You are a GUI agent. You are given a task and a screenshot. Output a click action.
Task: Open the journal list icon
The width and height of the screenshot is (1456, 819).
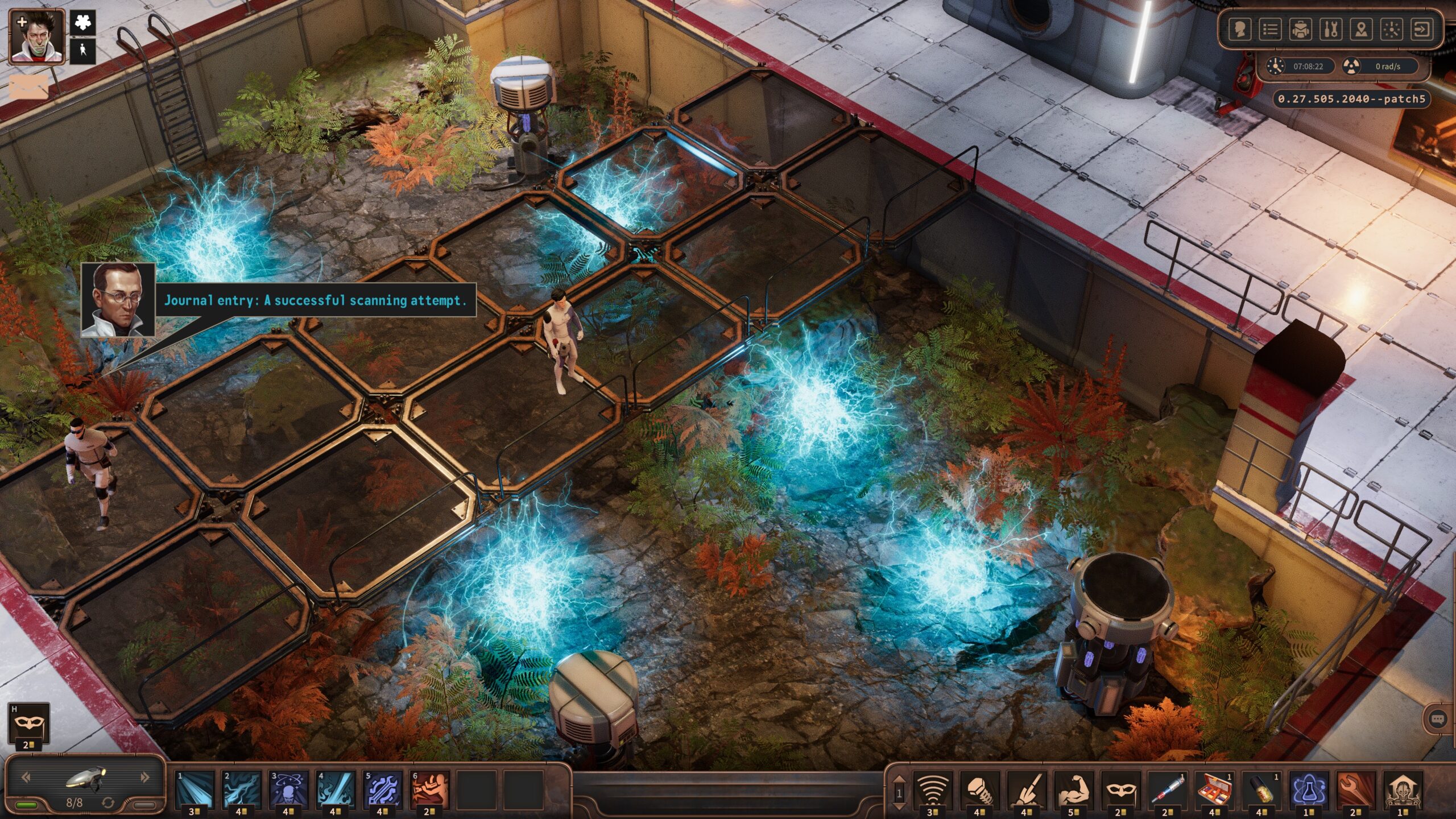click(1270, 29)
